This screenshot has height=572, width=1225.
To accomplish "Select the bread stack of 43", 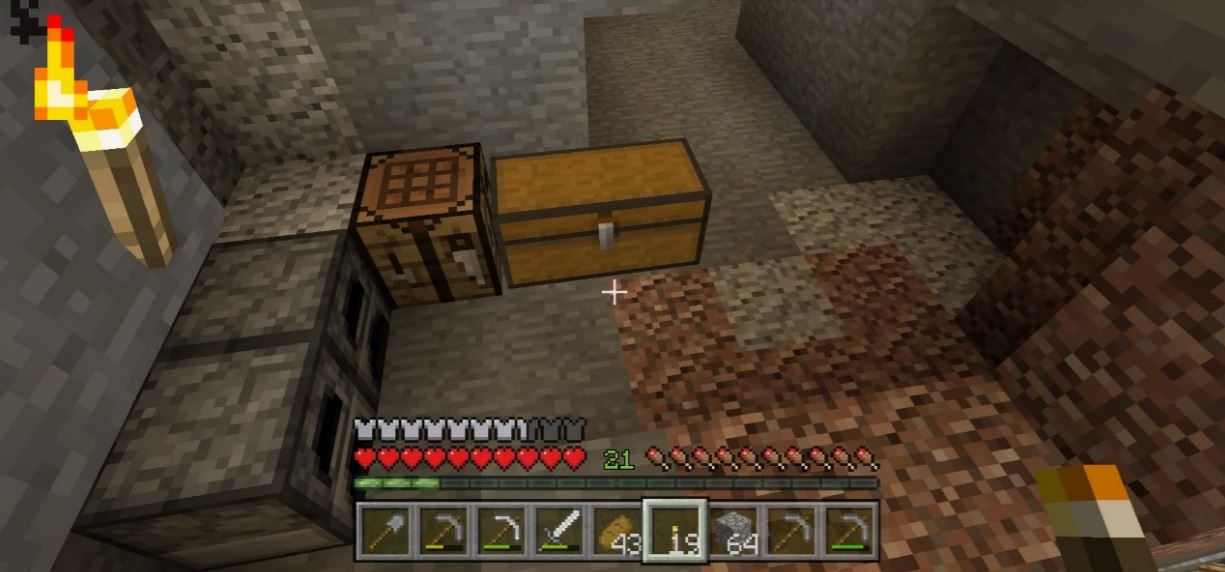I will click(x=616, y=530).
